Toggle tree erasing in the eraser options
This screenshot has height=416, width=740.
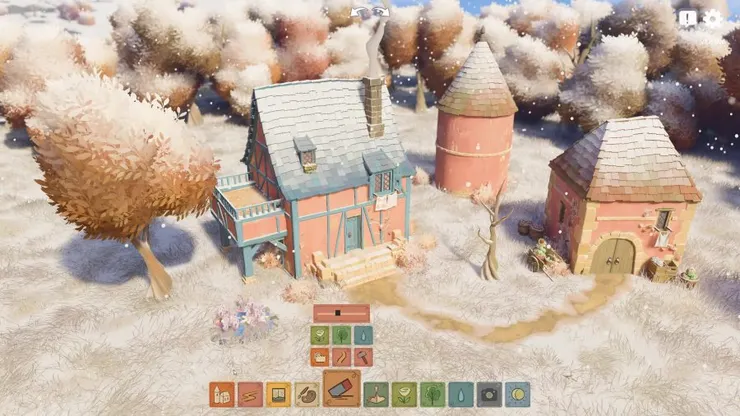click(342, 335)
